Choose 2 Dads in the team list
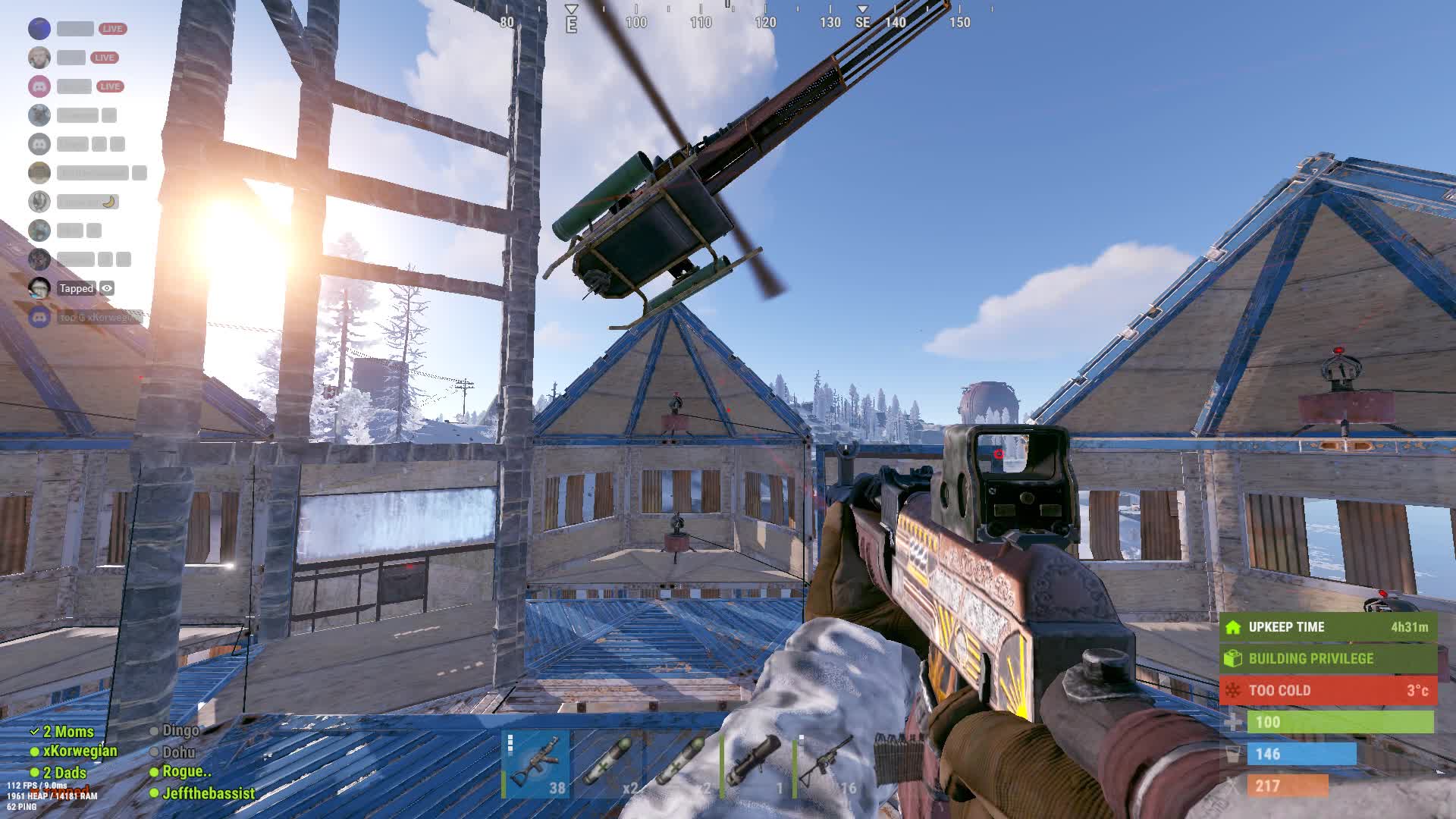Viewport: 1456px width, 819px height. click(64, 773)
